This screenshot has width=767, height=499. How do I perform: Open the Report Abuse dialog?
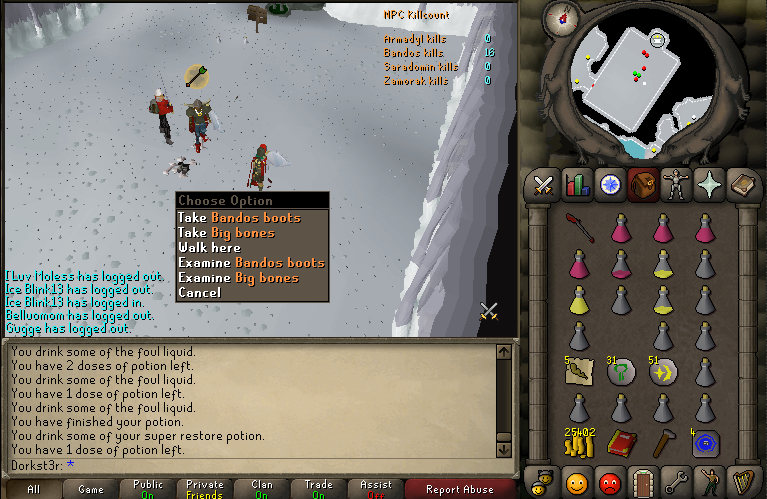459,489
